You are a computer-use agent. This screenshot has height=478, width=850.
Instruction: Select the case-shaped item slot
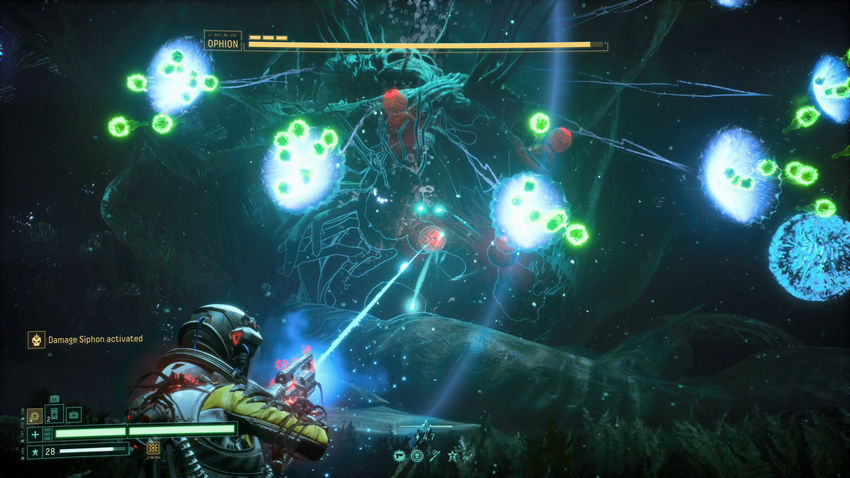coord(73,414)
